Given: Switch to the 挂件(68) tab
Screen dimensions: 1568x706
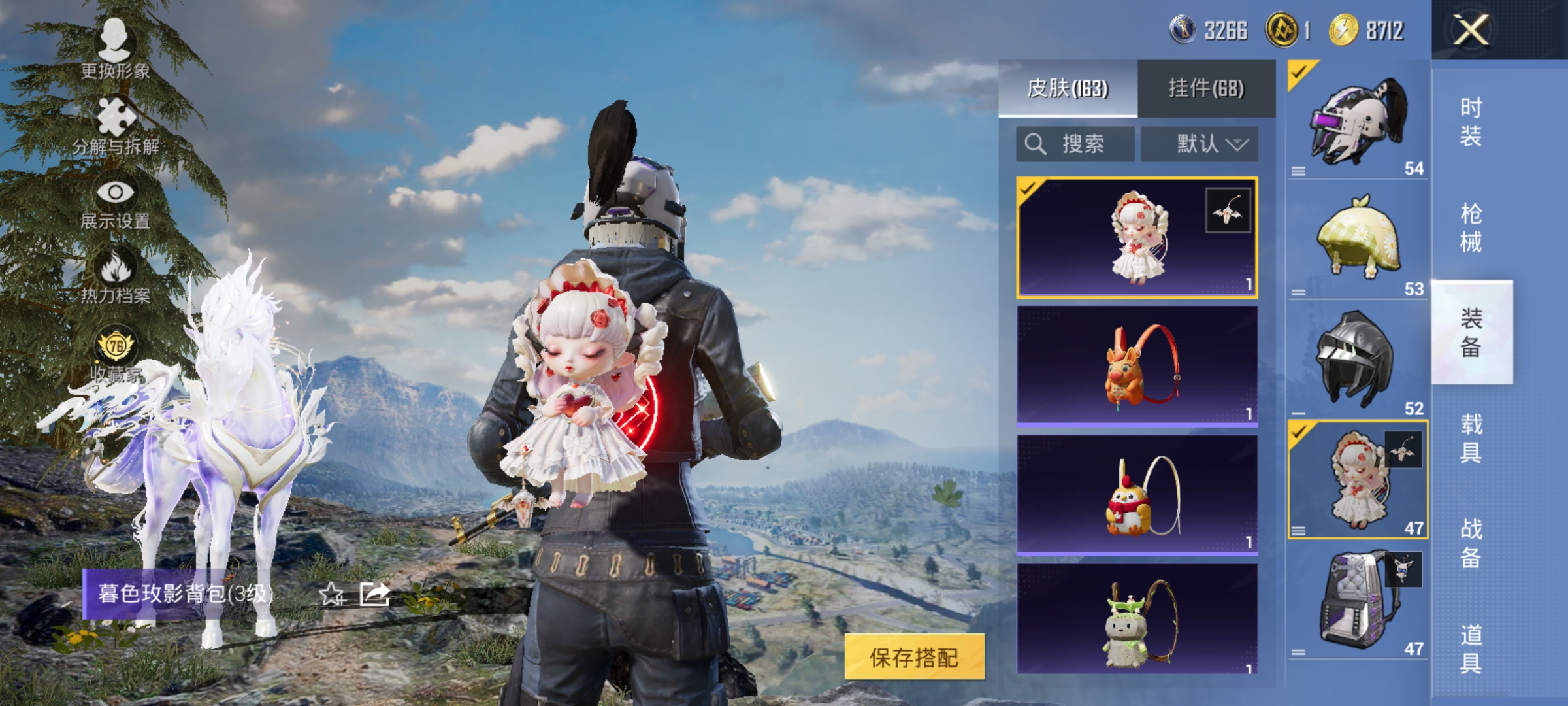Looking at the screenshot, I should [1205, 92].
